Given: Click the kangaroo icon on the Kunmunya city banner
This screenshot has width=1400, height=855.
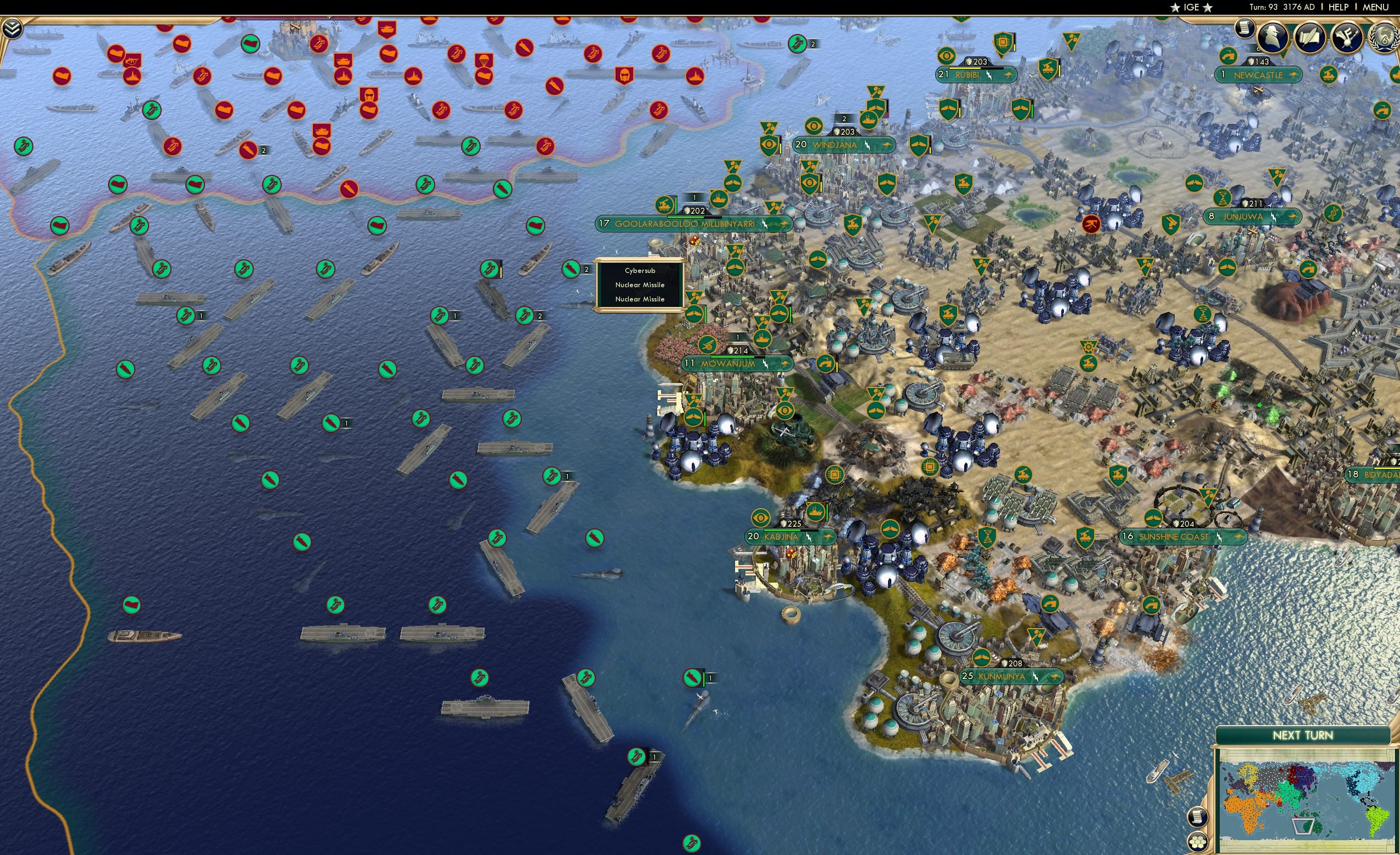Looking at the screenshot, I should (1057, 678).
